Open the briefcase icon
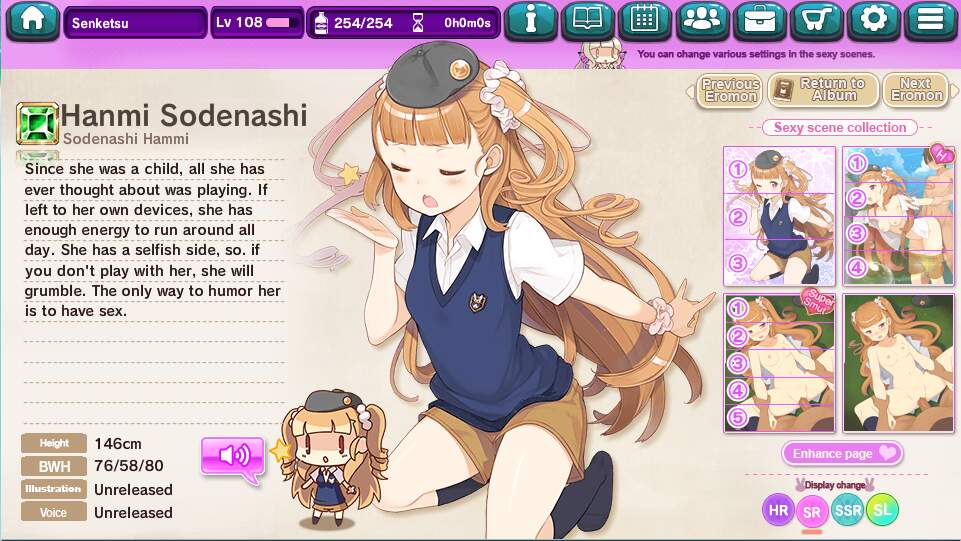This screenshot has height=541, width=961. [x=760, y=20]
